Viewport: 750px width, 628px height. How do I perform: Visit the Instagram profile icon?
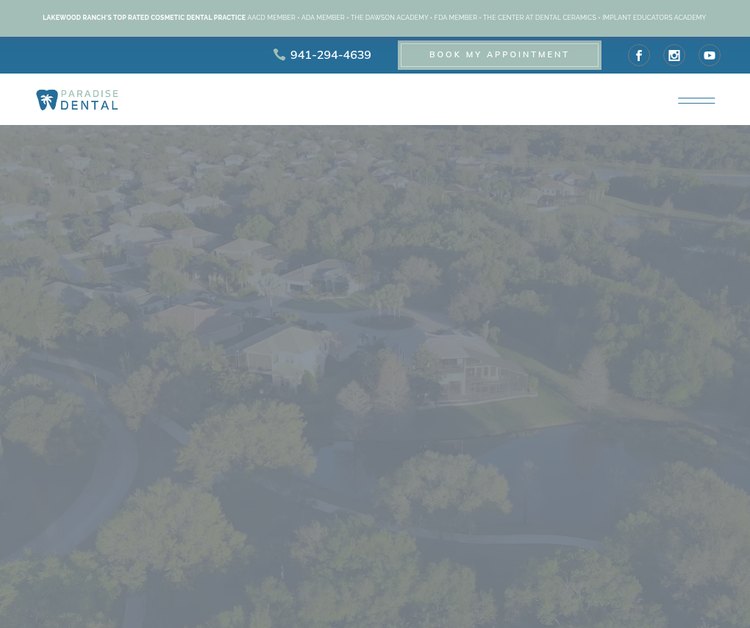(x=674, y=55)
